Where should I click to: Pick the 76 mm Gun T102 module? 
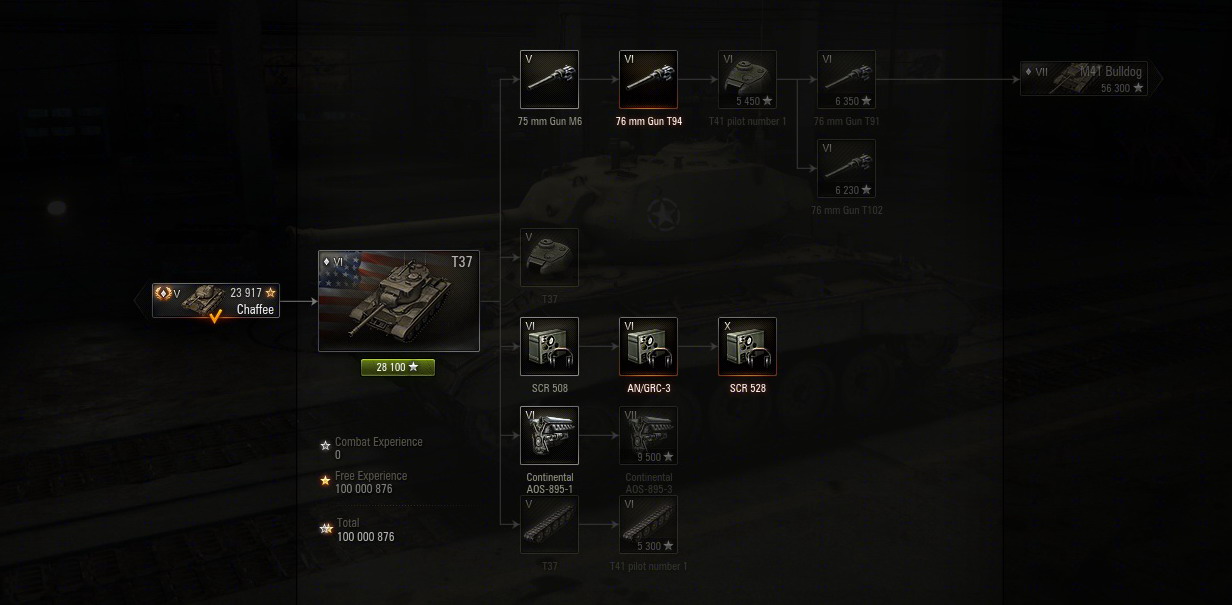(x=846, y=168)
